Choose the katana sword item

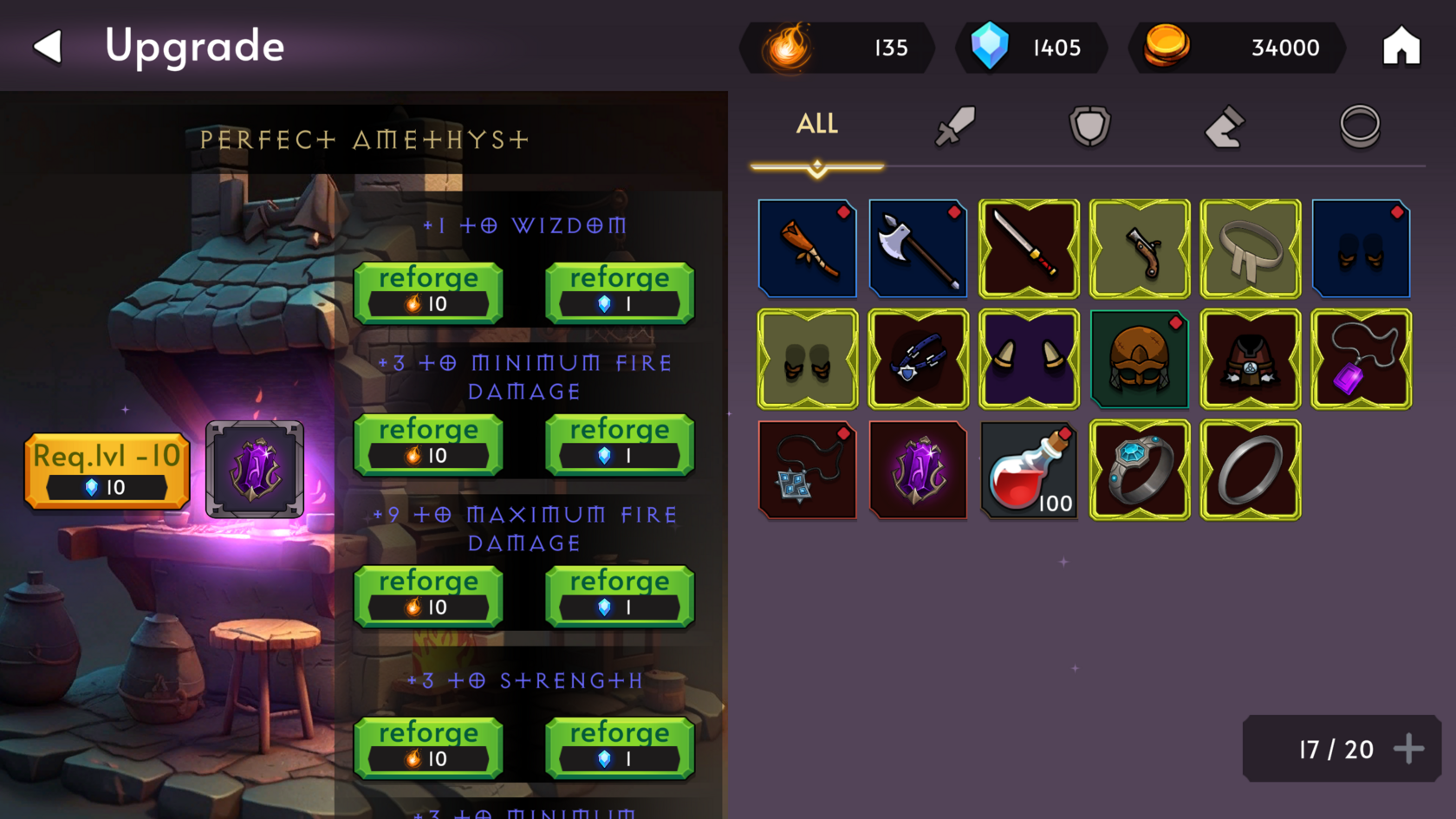pos(1029,249)
